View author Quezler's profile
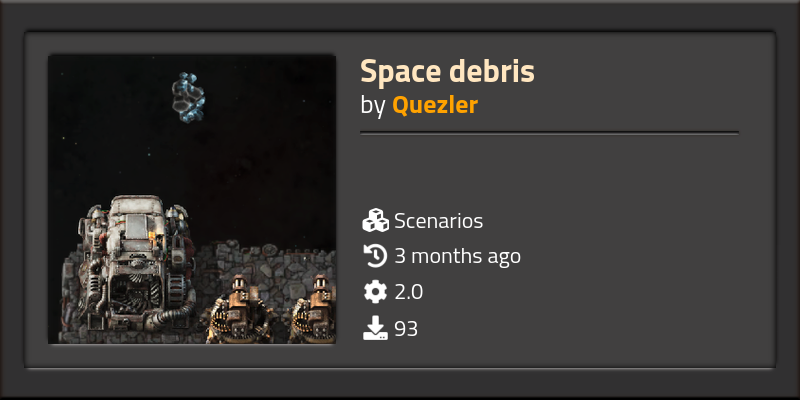 tap(434, 106)
